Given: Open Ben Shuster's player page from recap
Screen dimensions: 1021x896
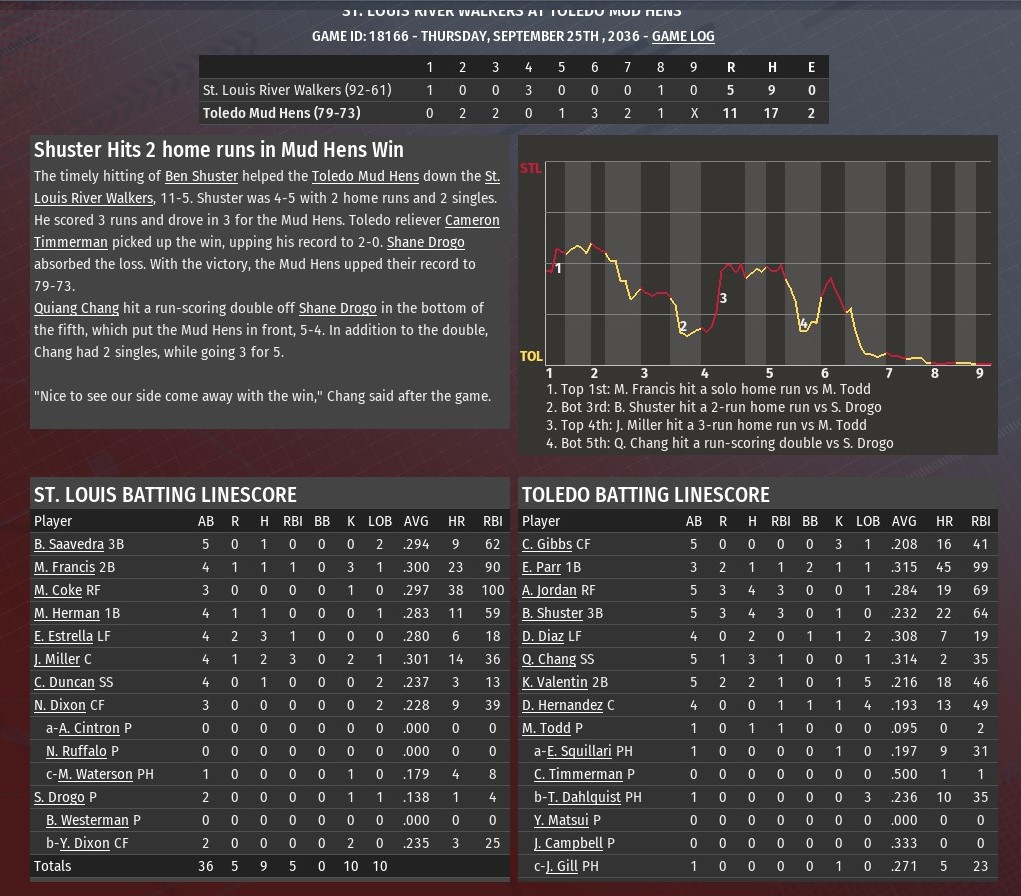Looking at the screenshot, I should (201, 177).
